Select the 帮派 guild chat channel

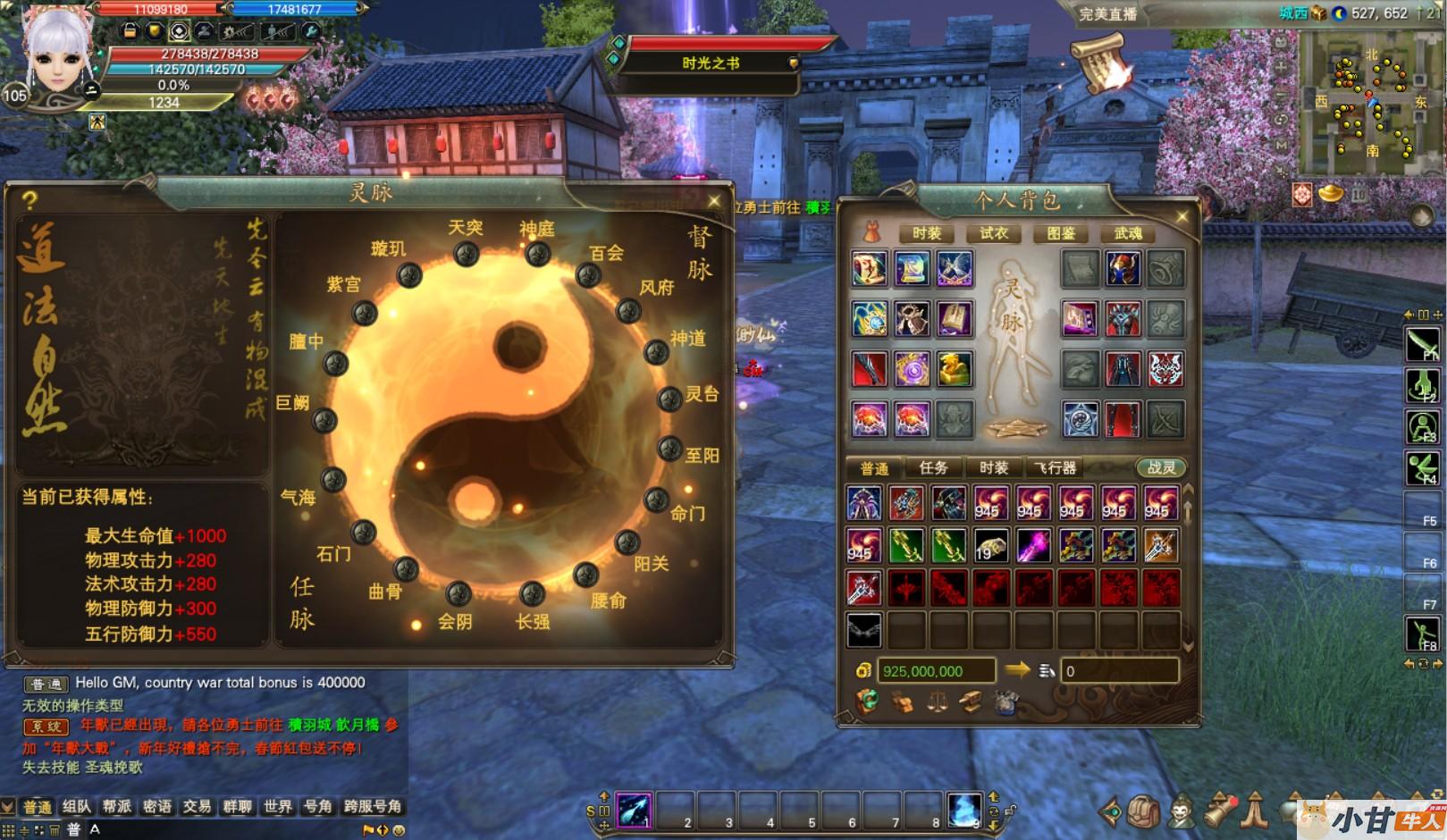coord(117,806)
